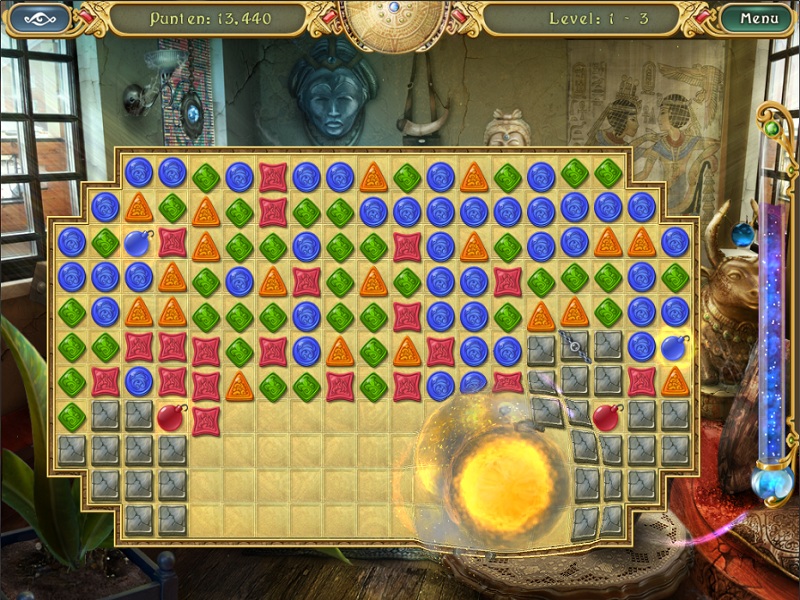Select the red bomb surrounded by stone blocks
This screenshot has width=800, height=600.
point(607,416)
